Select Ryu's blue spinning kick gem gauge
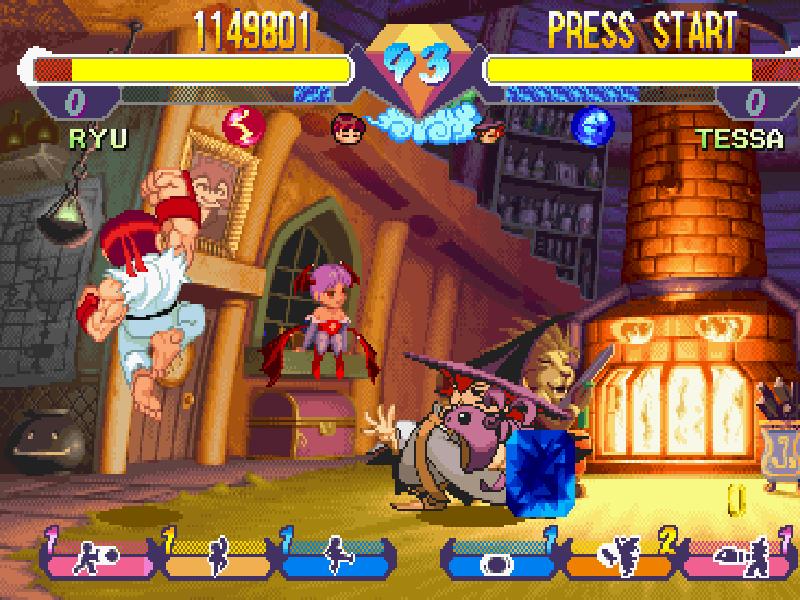The height and width of the screenshot is (600, 800). [335, 556]
